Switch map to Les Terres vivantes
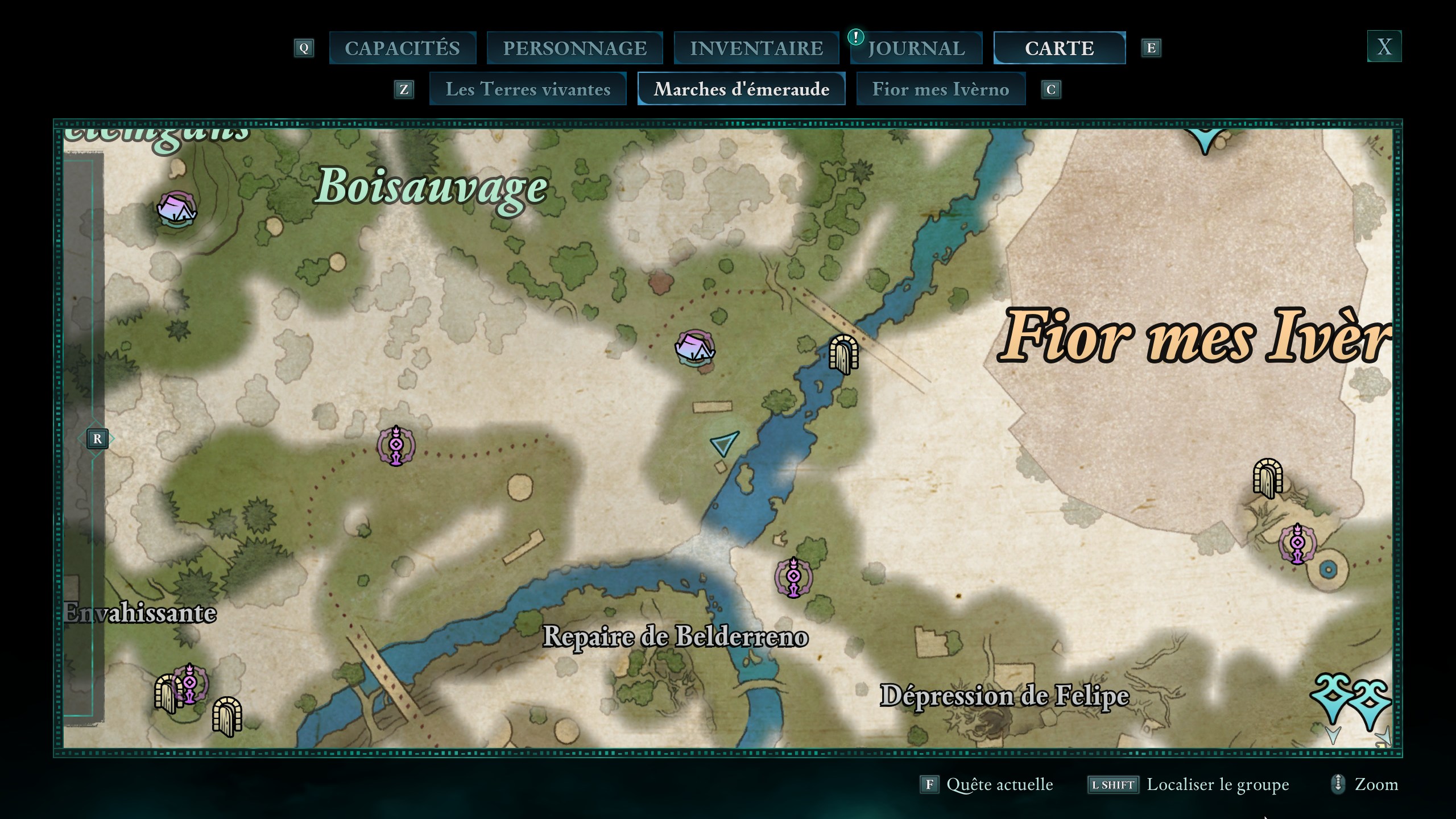The width and height of the screenshot is (1456, 819). (528, 89)
